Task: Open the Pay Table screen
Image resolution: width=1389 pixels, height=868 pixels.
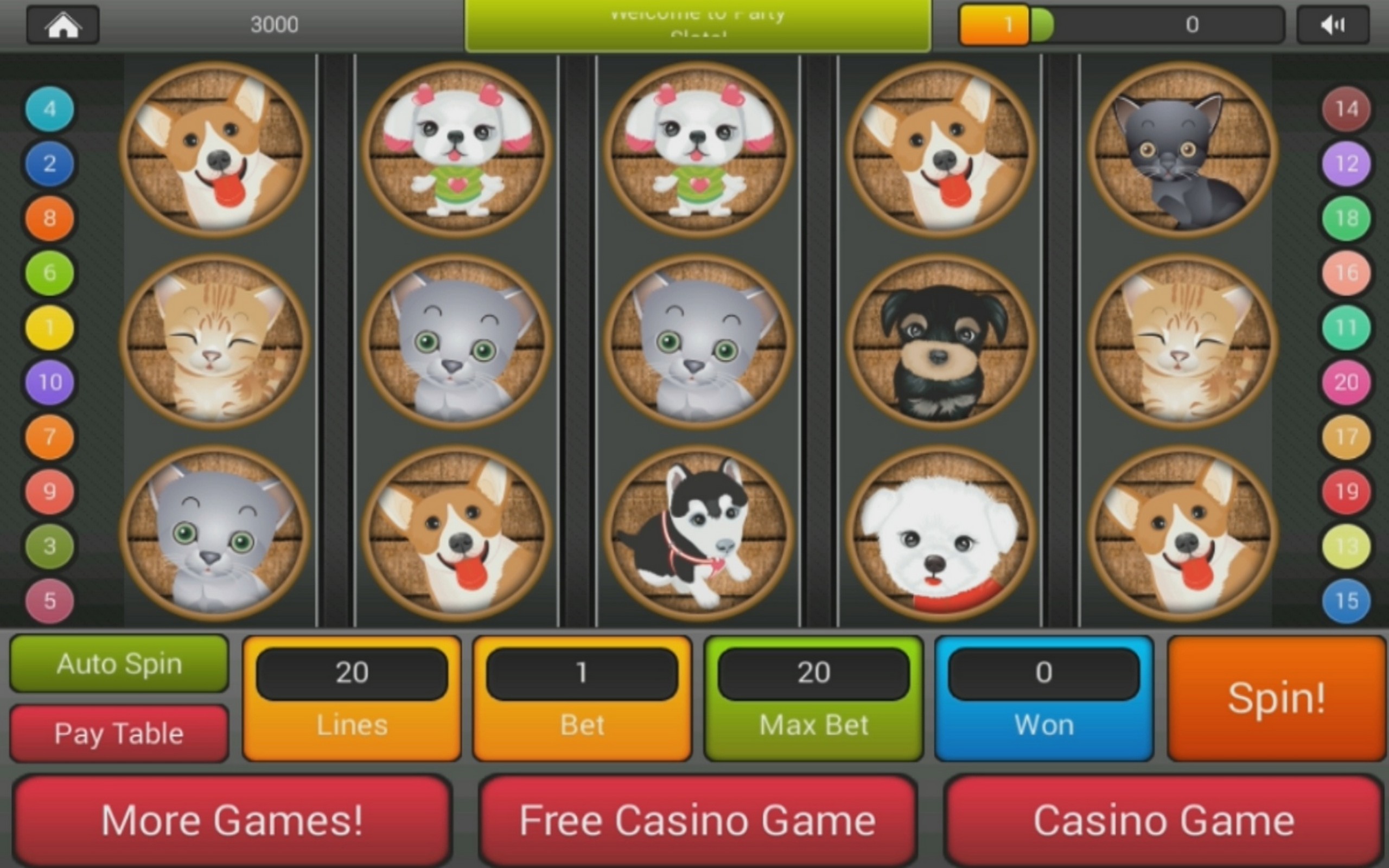Action: [x=118, y=733]
